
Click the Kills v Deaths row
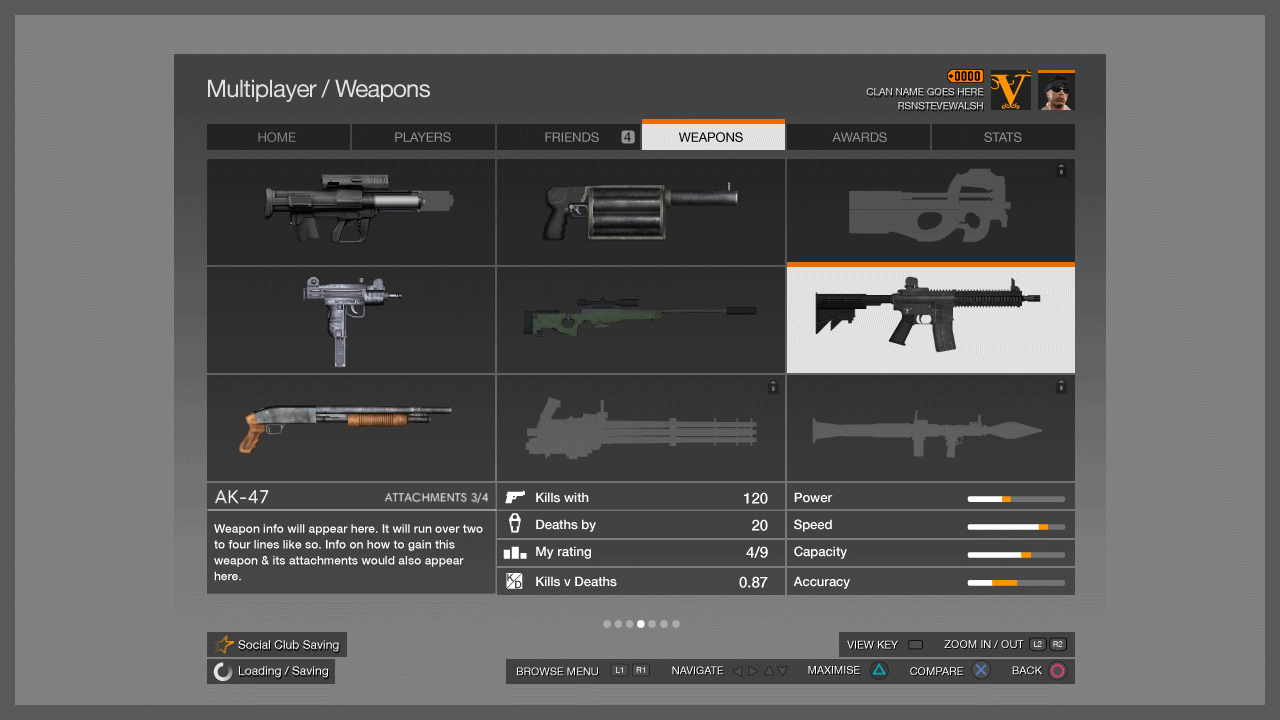640,581
